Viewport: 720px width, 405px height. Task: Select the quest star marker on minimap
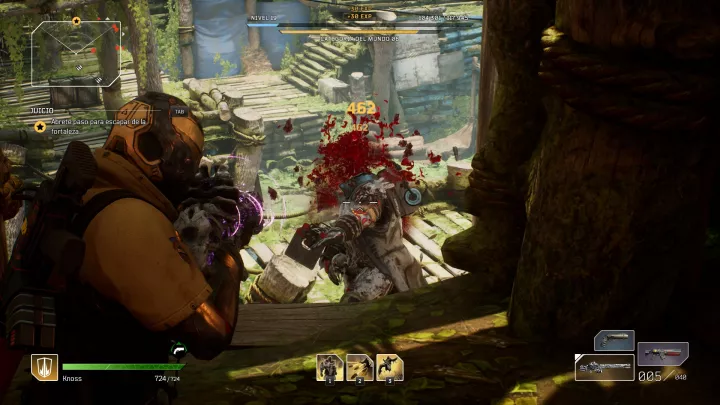(x=76, y=20)
